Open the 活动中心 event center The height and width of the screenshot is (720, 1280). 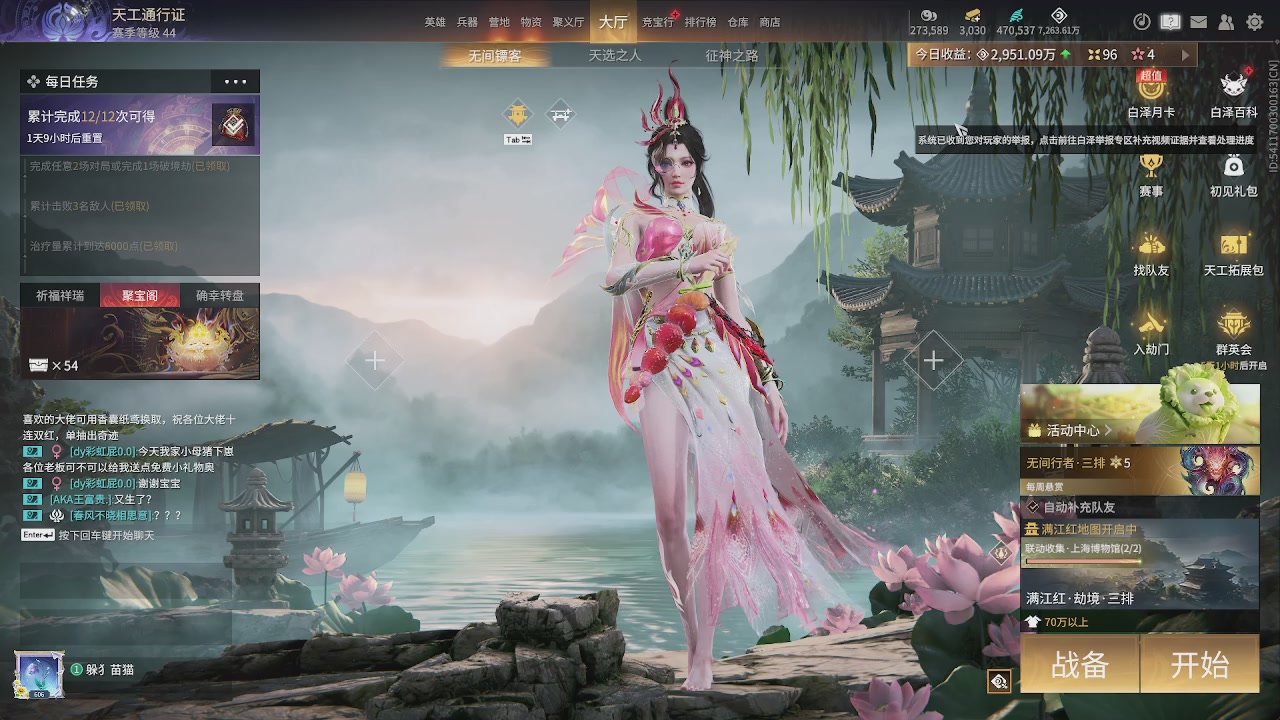1072,431
